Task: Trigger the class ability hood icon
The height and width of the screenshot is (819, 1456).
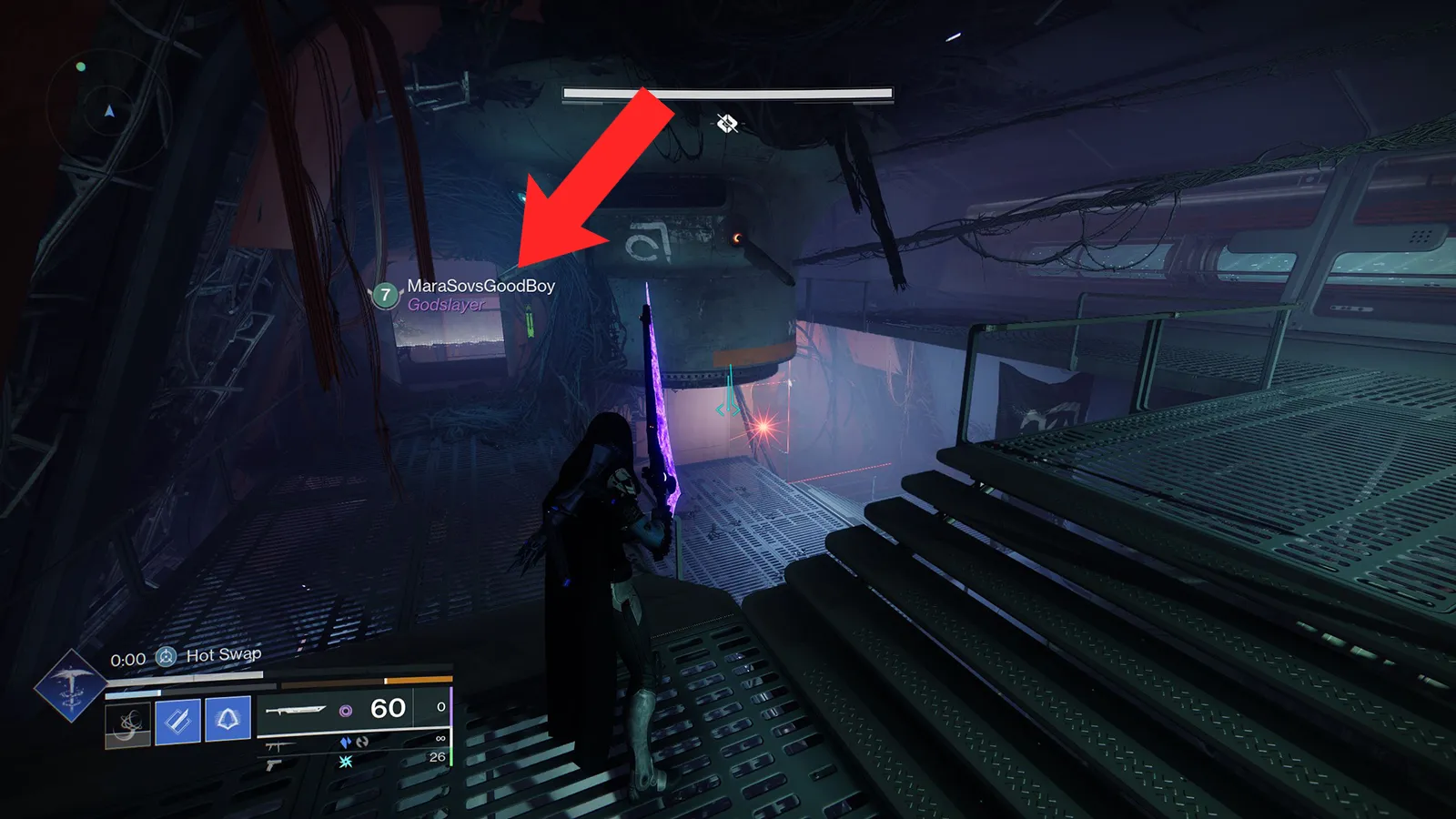Action: pyautogui.click(x=227, y=720)
